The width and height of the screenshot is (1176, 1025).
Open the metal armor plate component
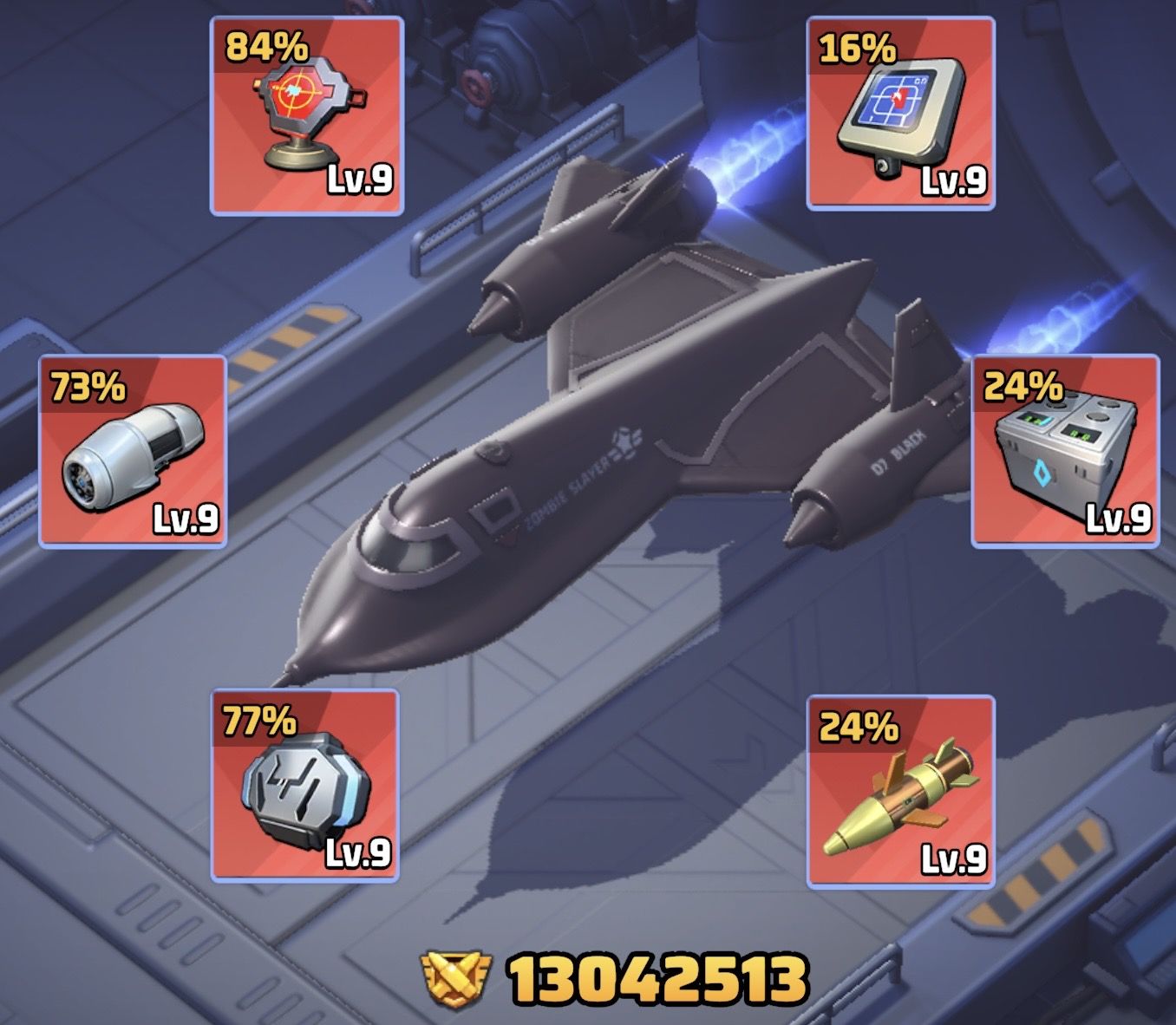coord(305,786)
